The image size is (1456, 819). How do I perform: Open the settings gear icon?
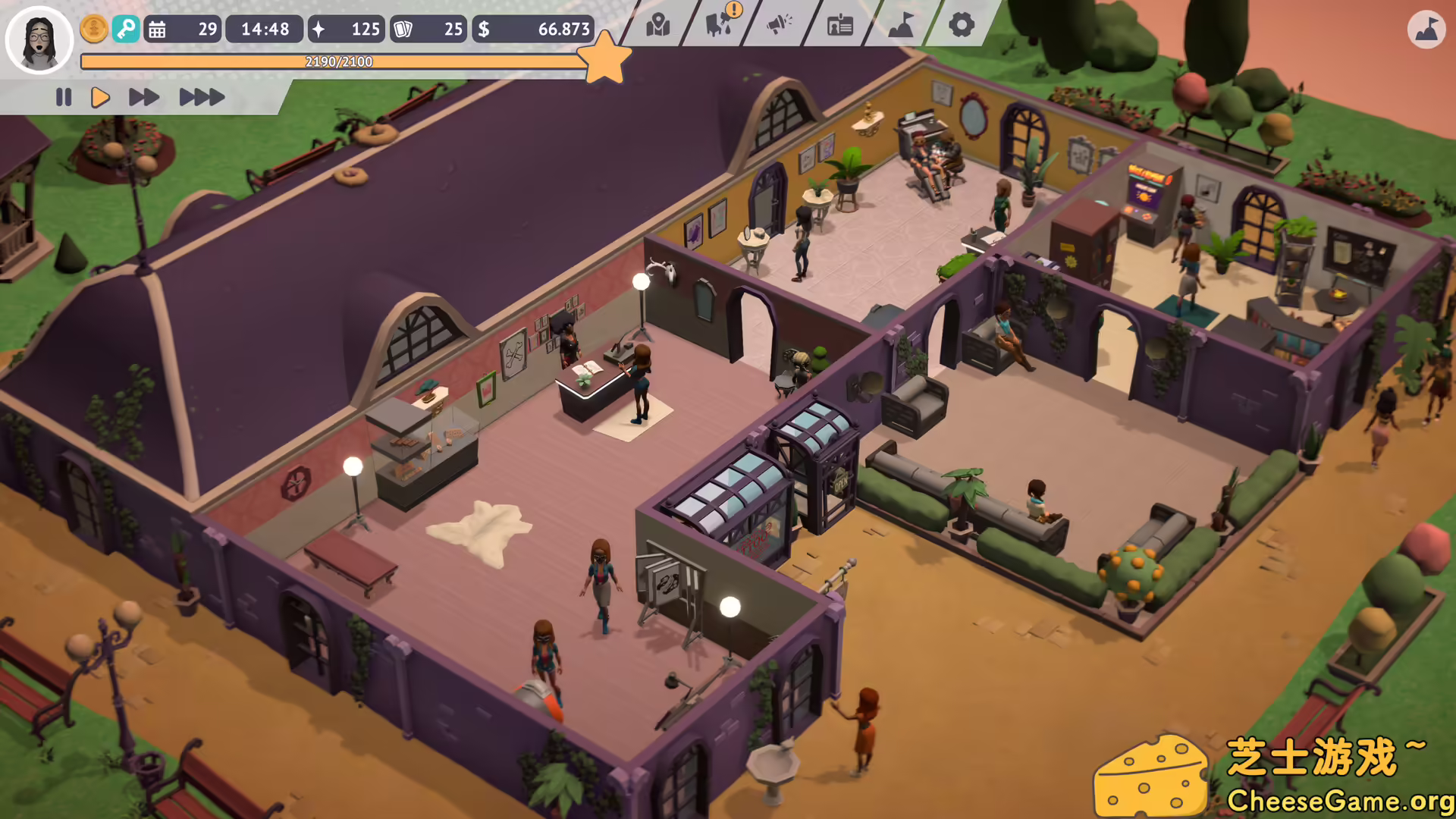pos(961,26)
